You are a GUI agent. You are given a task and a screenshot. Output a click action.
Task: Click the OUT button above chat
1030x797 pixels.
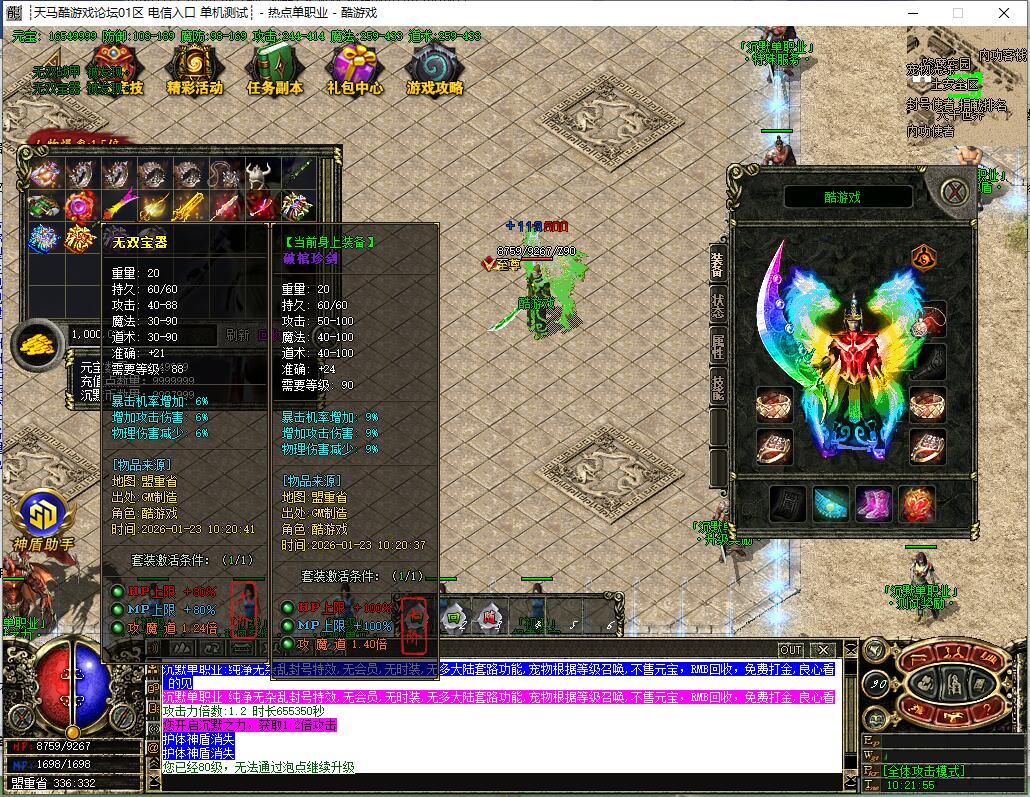click(790, 650)
